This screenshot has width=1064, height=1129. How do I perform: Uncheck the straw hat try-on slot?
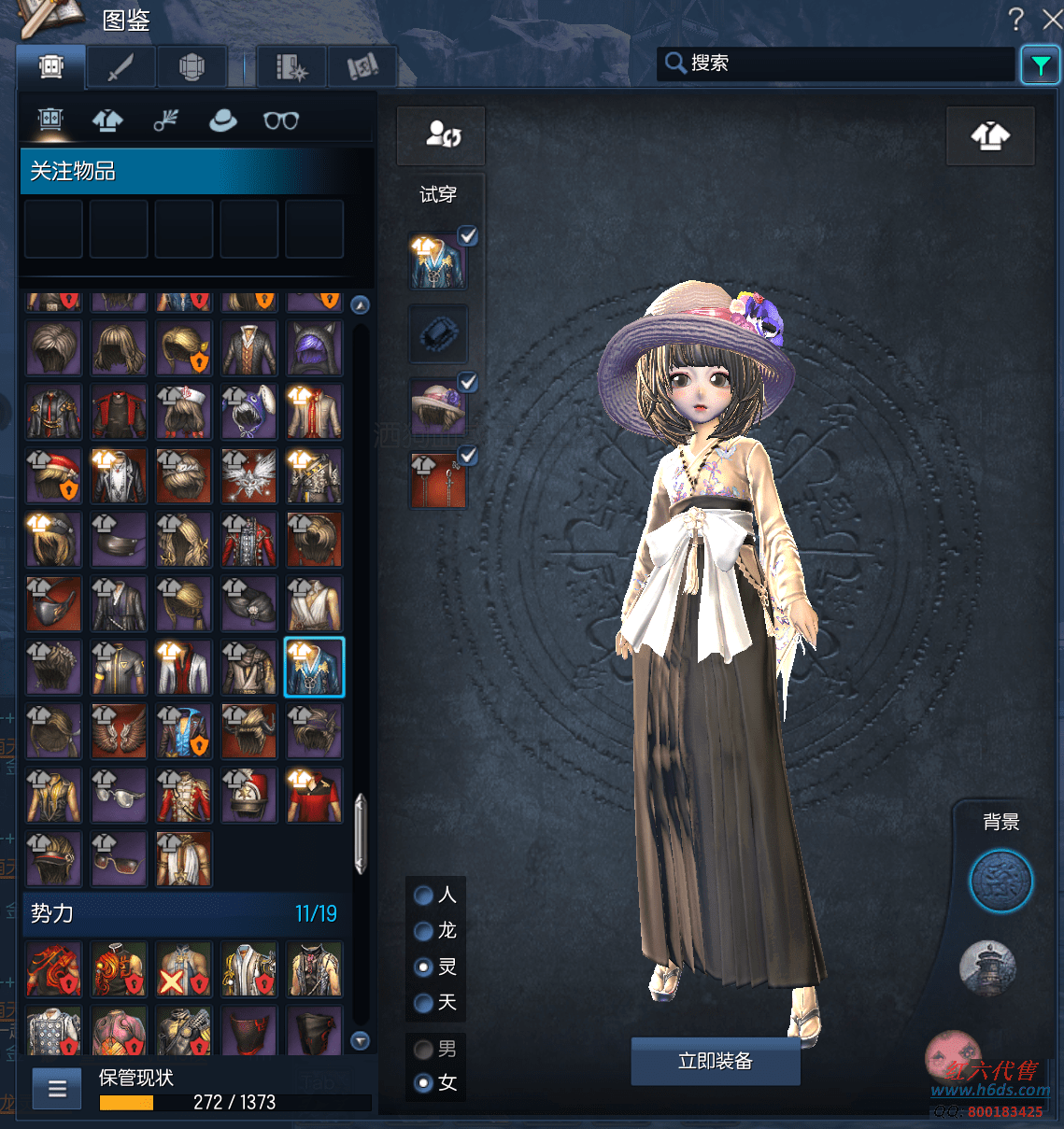468,382
